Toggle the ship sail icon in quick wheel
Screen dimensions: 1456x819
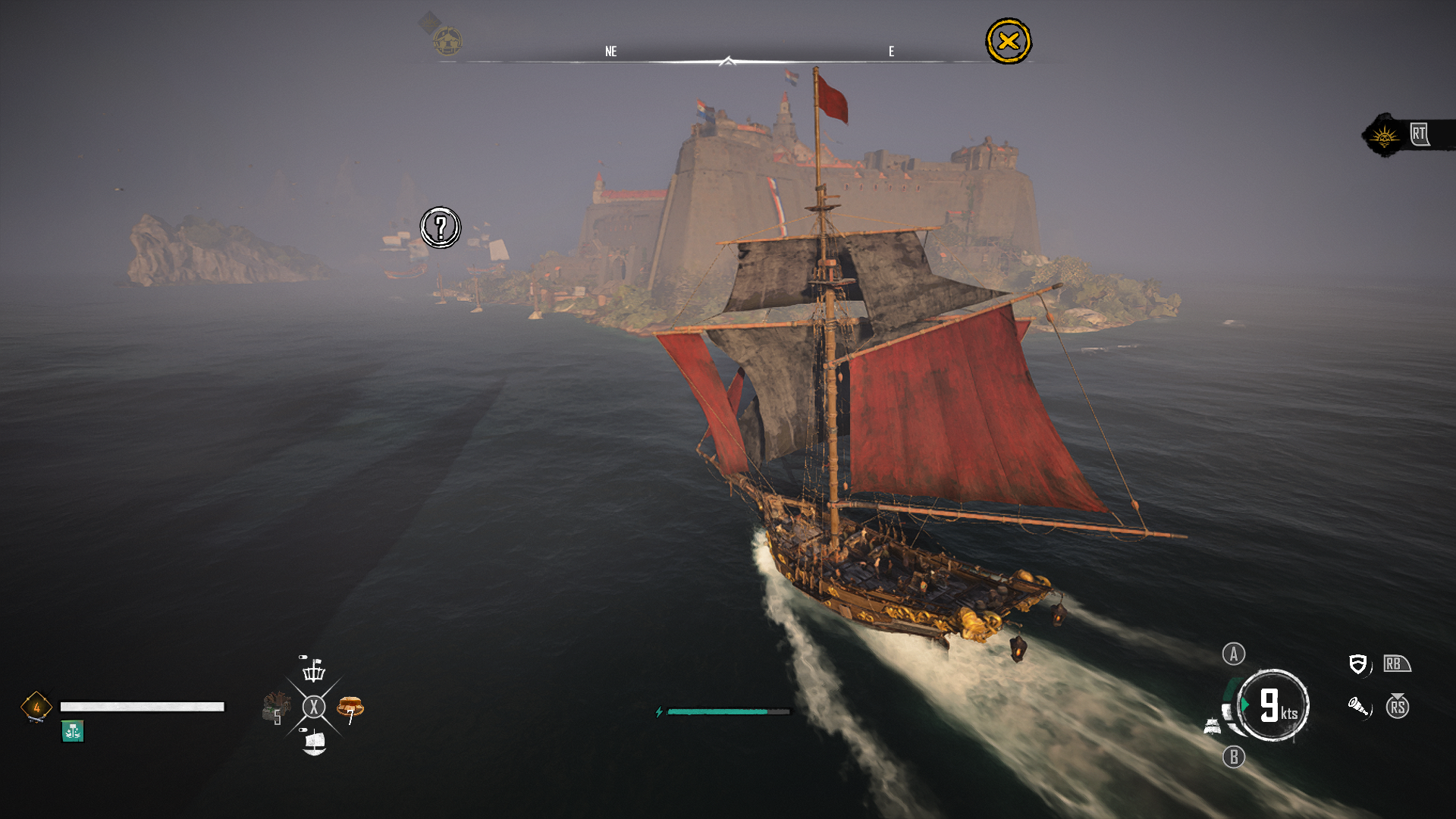tap(314, 742)
